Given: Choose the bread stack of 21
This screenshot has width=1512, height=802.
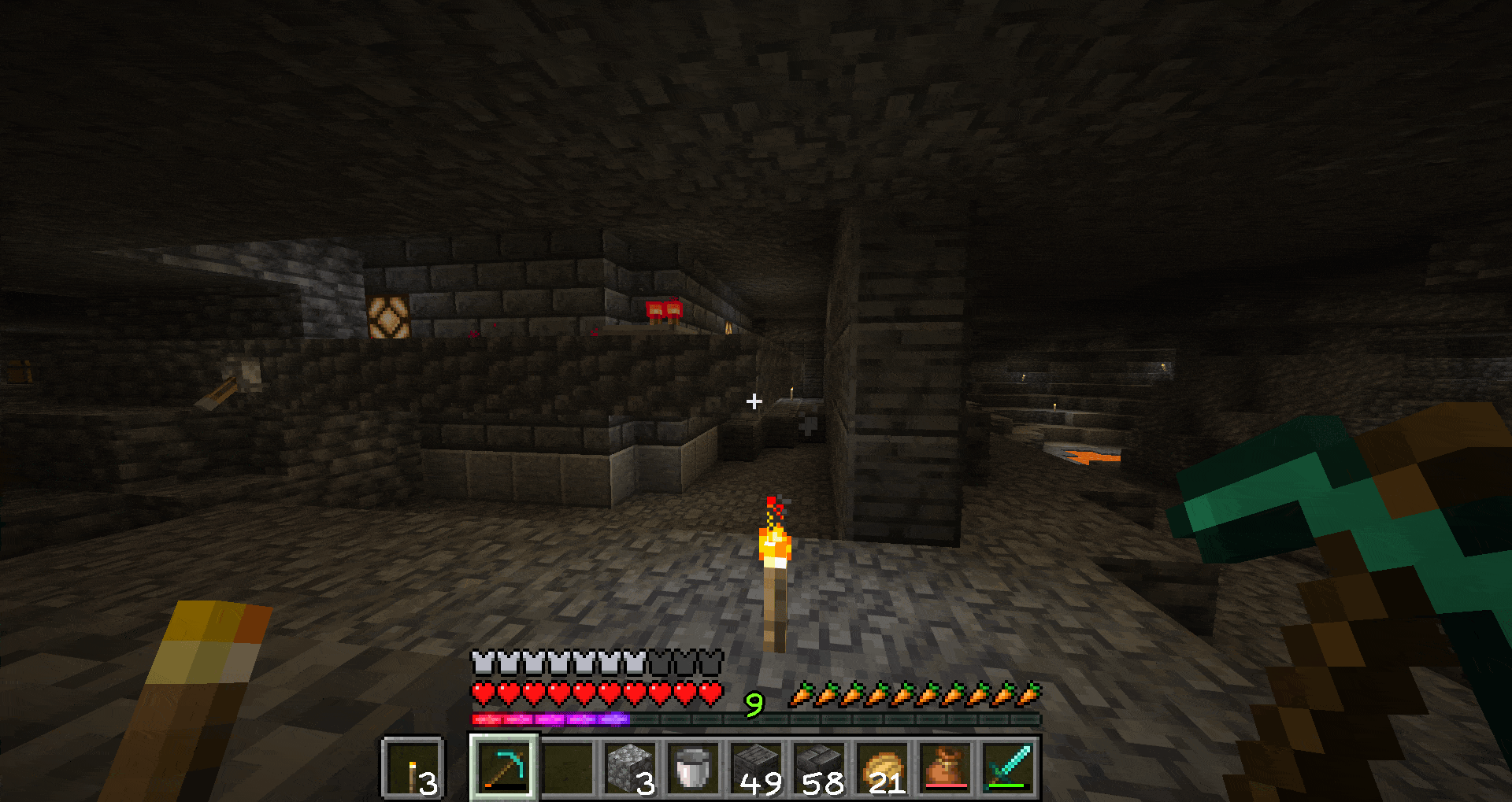Looking at the screenshot, I should pyautogui.click(x=883, y=767).
